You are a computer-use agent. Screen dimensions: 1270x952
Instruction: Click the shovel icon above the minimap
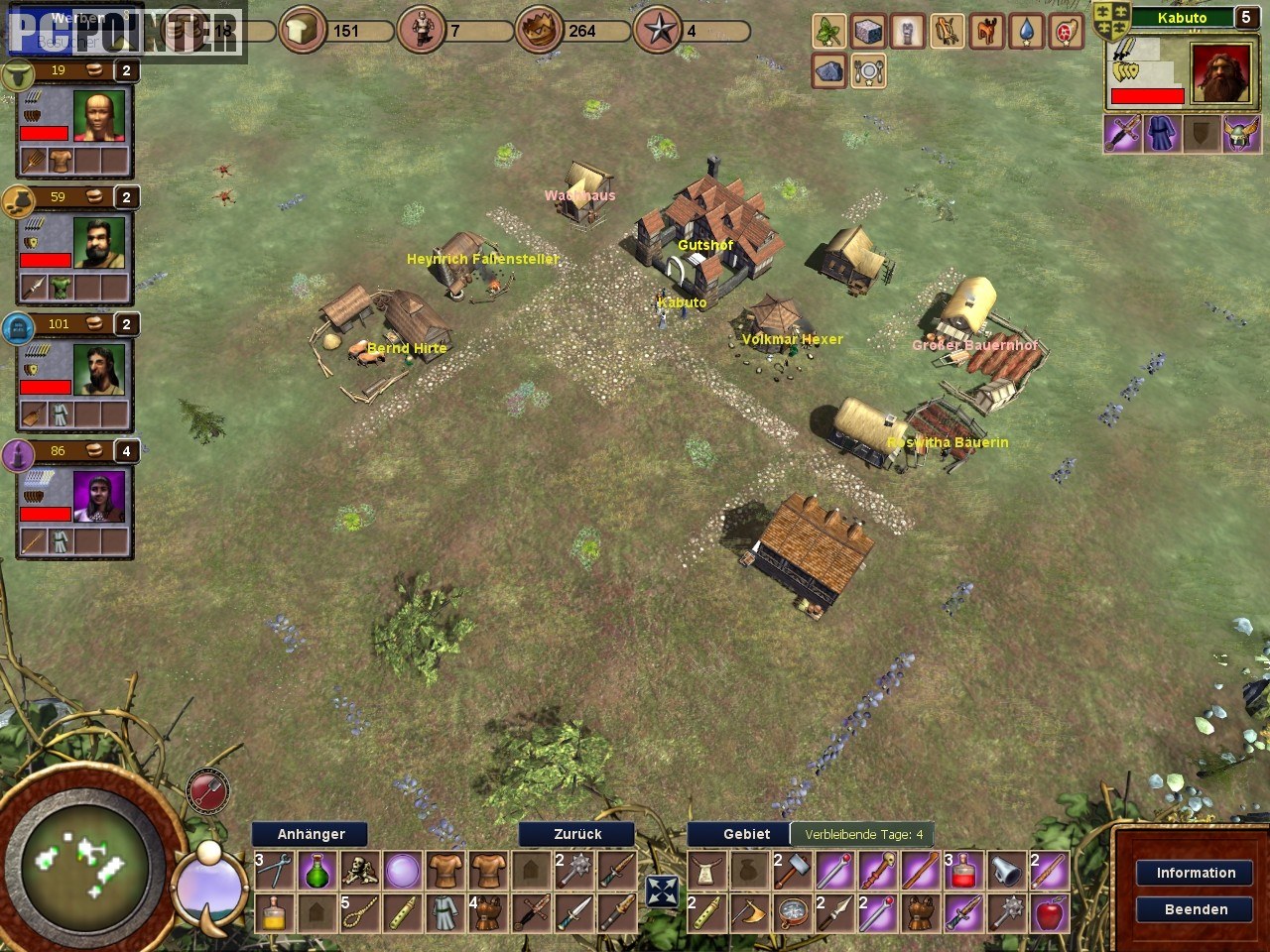coord(207,791)
